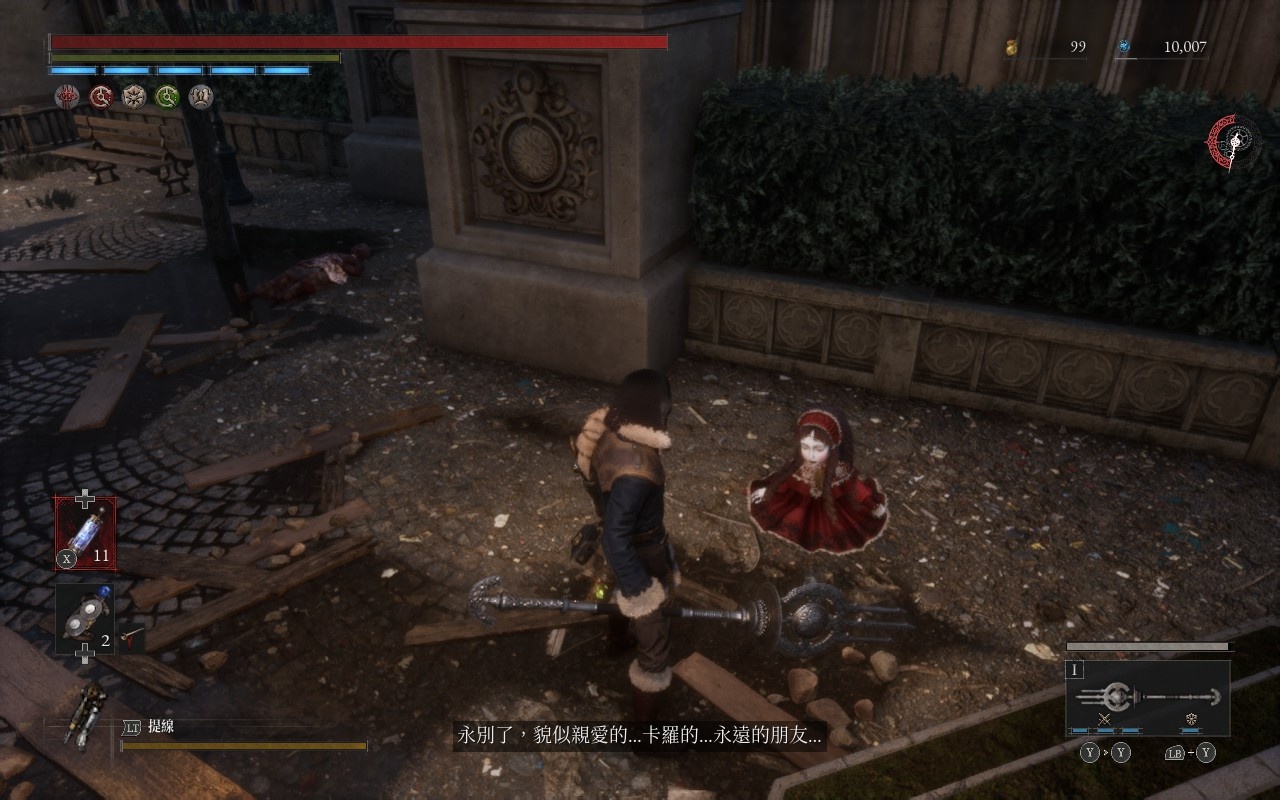Click the red claw-marks status buff icon

pyautogui.click(x=67, y=96)
